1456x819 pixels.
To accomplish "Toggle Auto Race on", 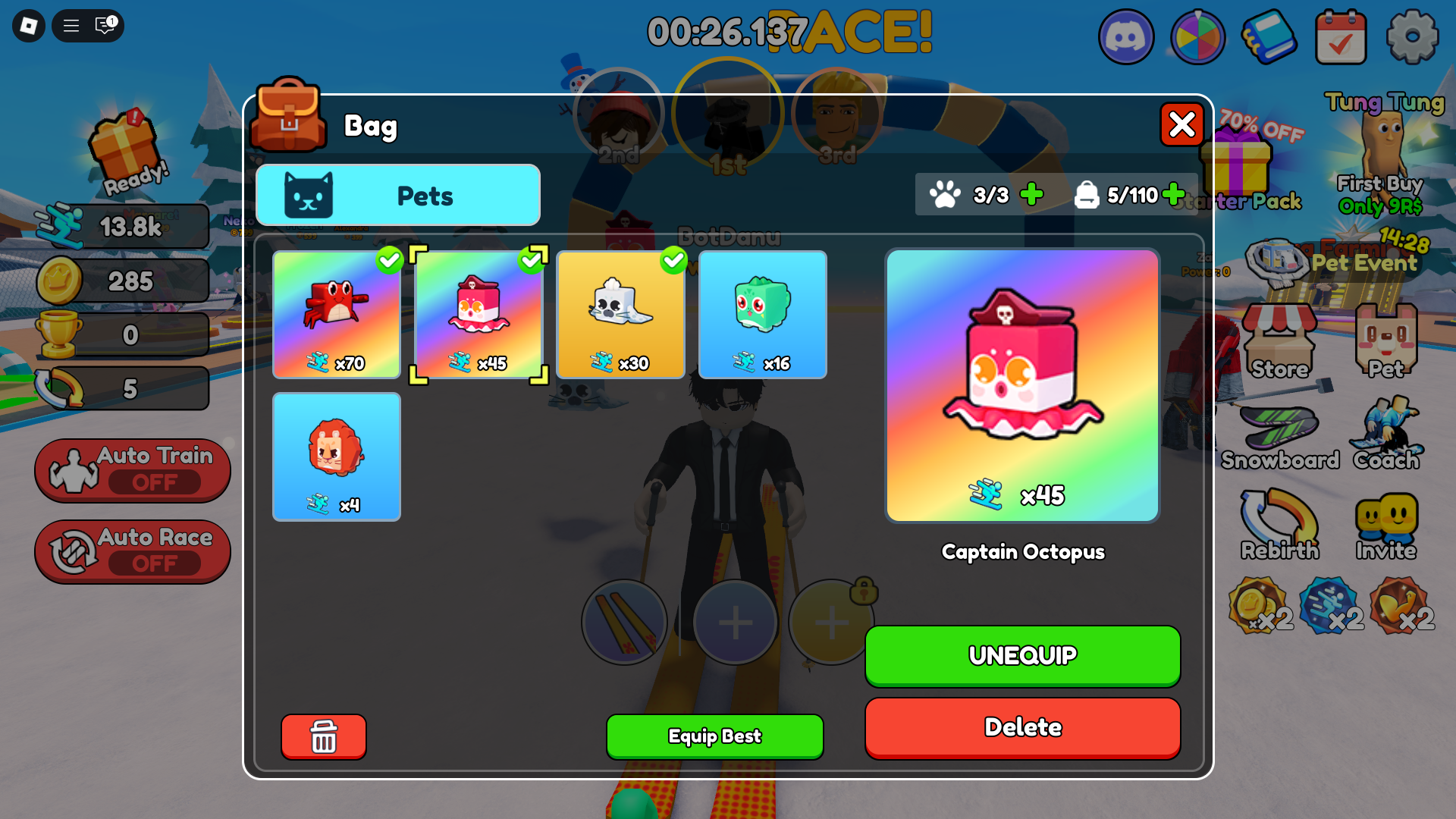I will (133, 551).
